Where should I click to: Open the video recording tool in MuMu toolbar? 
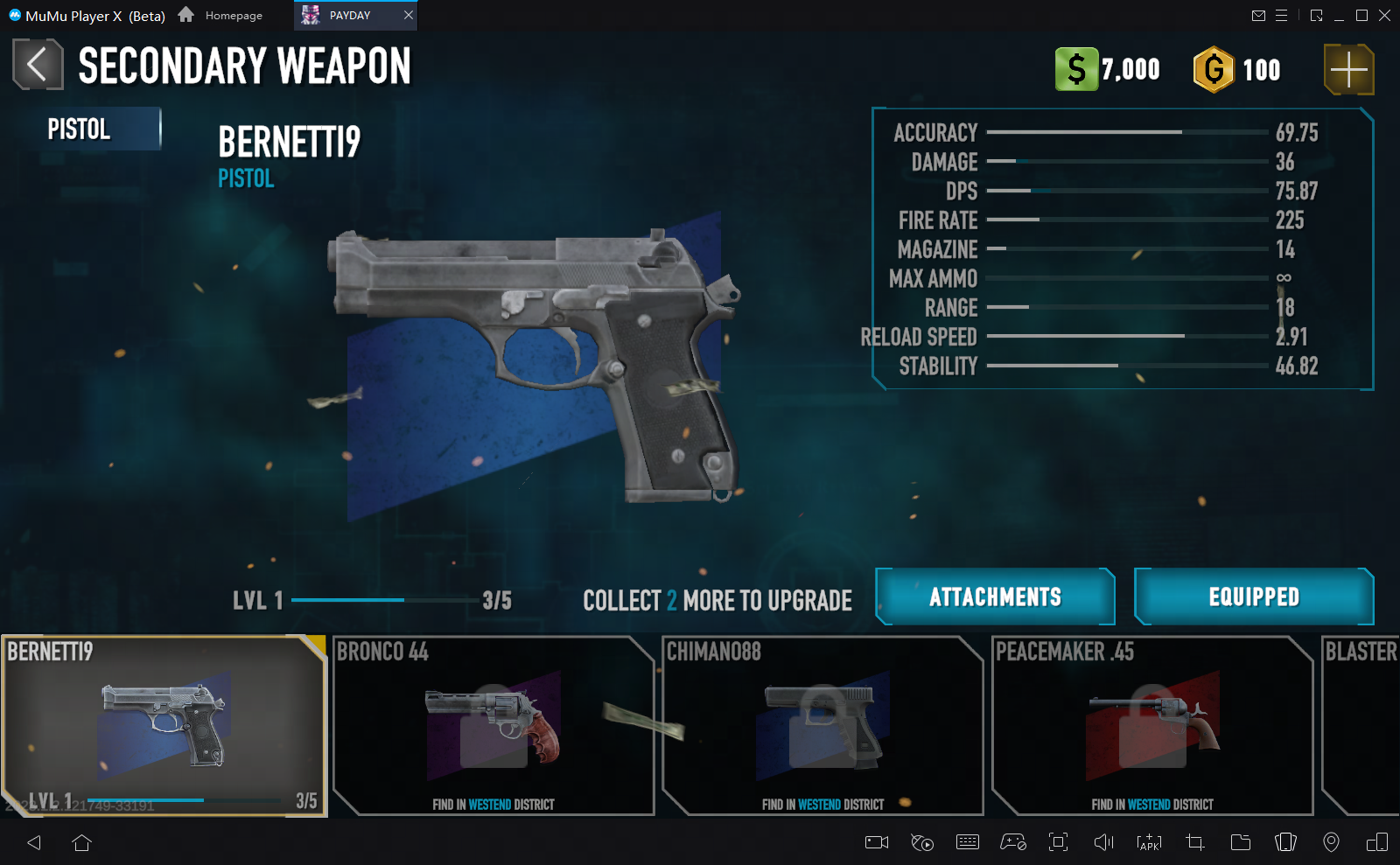pyautogui.click(x=878, y=842)
